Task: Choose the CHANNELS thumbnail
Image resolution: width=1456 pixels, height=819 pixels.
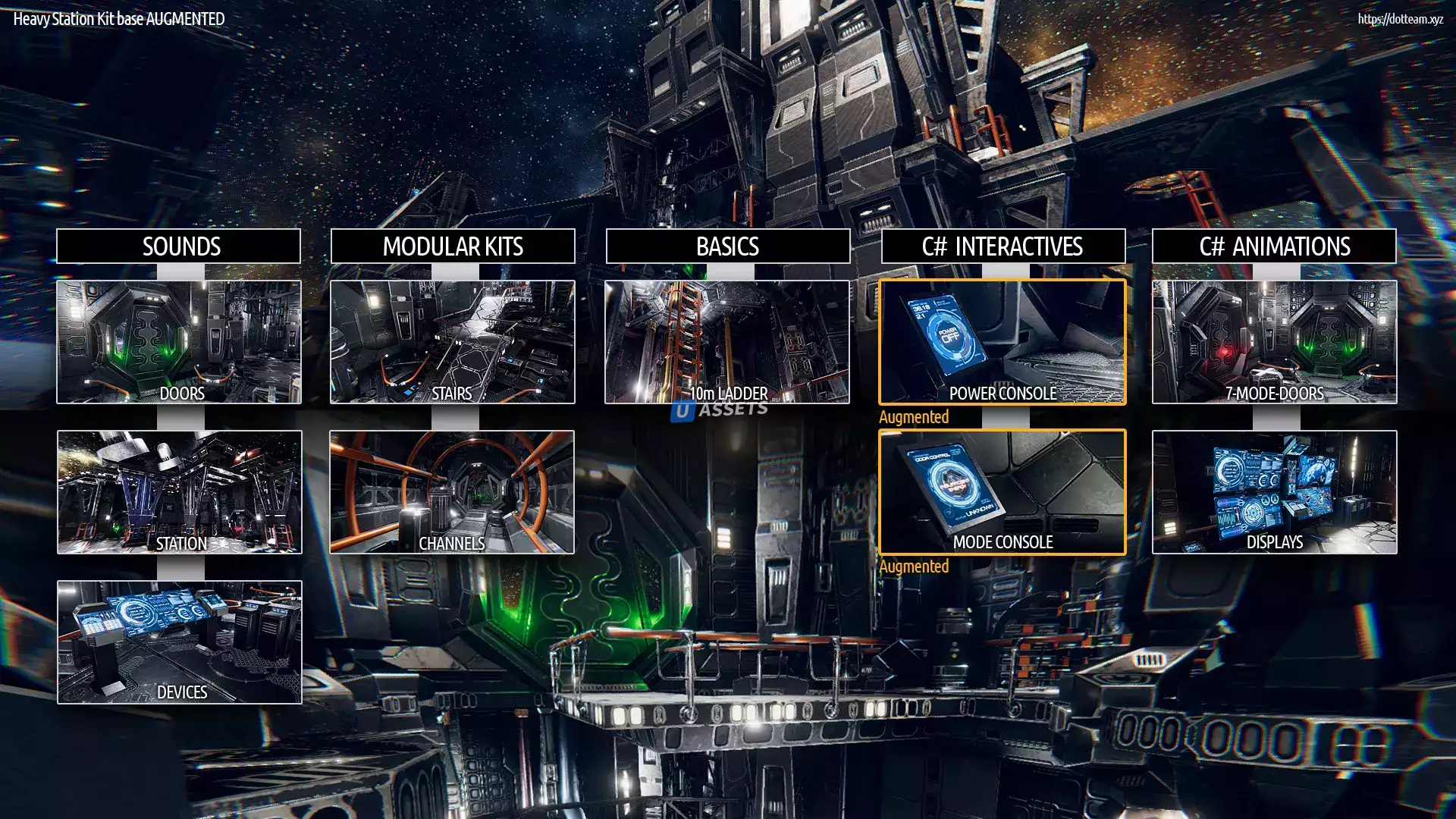Action: 452,492
